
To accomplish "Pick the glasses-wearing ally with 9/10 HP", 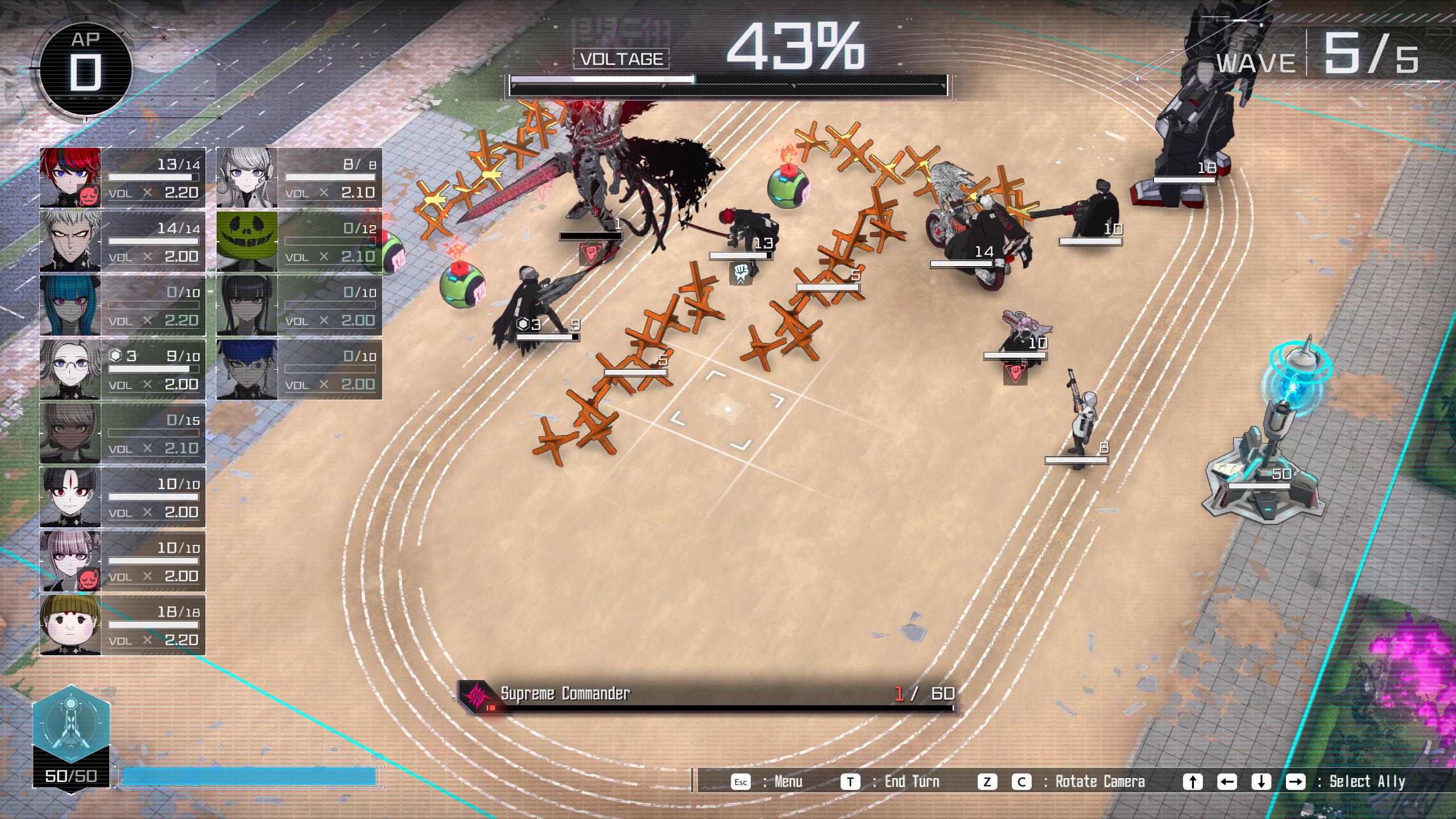I will [x=71, y=369].
